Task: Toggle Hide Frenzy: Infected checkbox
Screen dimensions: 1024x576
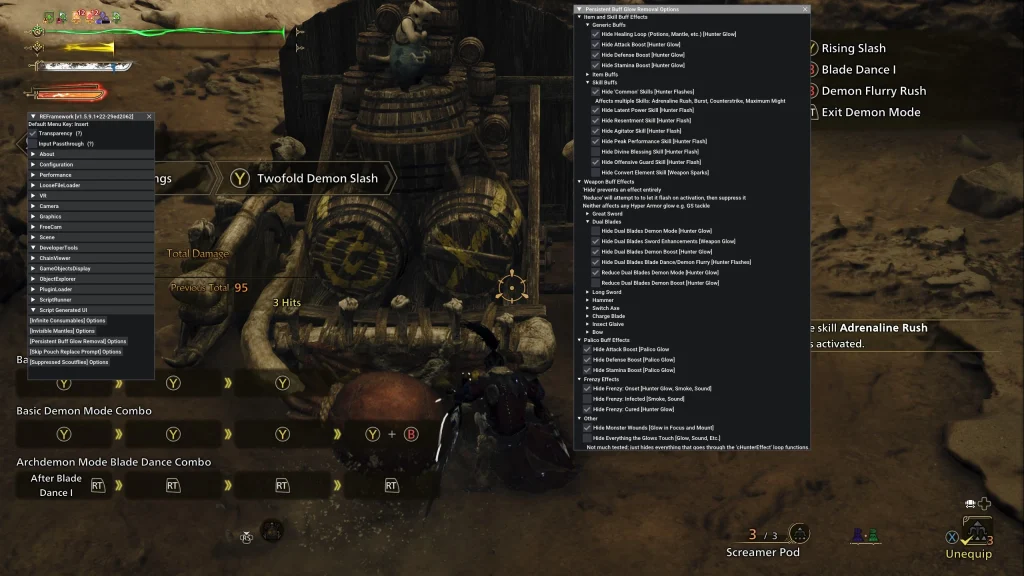Action: coord(588,398)
